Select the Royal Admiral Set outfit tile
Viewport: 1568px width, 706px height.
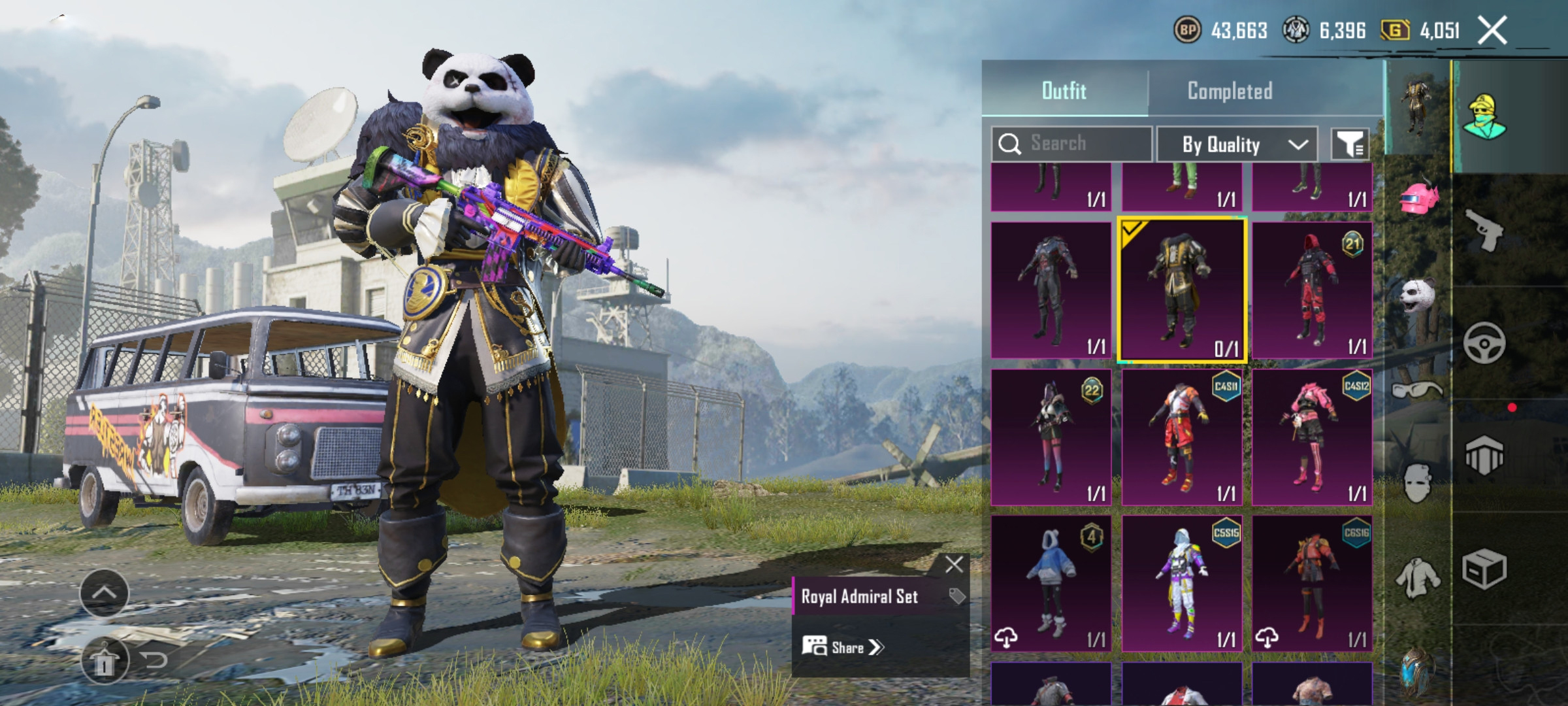1183,290
